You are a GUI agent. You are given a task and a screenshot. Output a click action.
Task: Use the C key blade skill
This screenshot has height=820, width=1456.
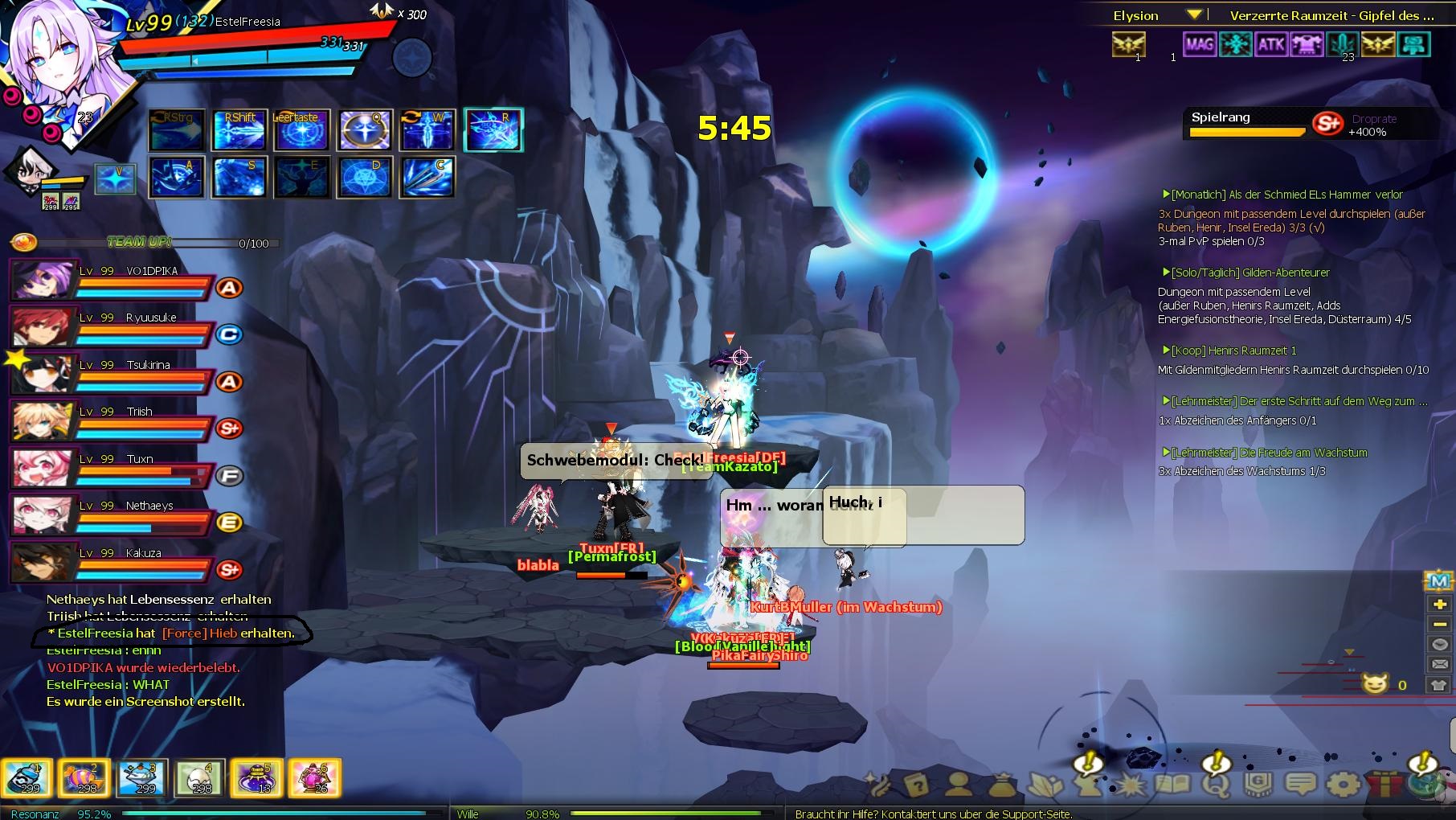coord(428,177)
